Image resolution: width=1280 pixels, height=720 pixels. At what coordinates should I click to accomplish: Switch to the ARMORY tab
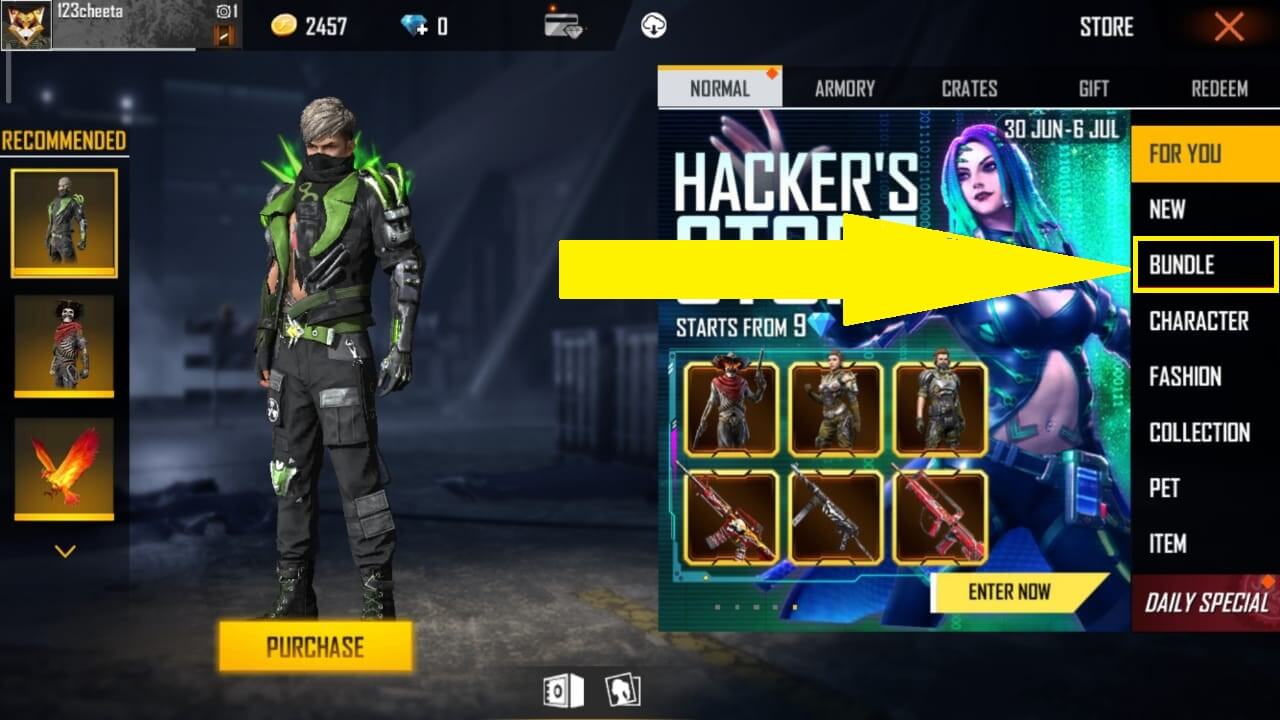point(844,88)
